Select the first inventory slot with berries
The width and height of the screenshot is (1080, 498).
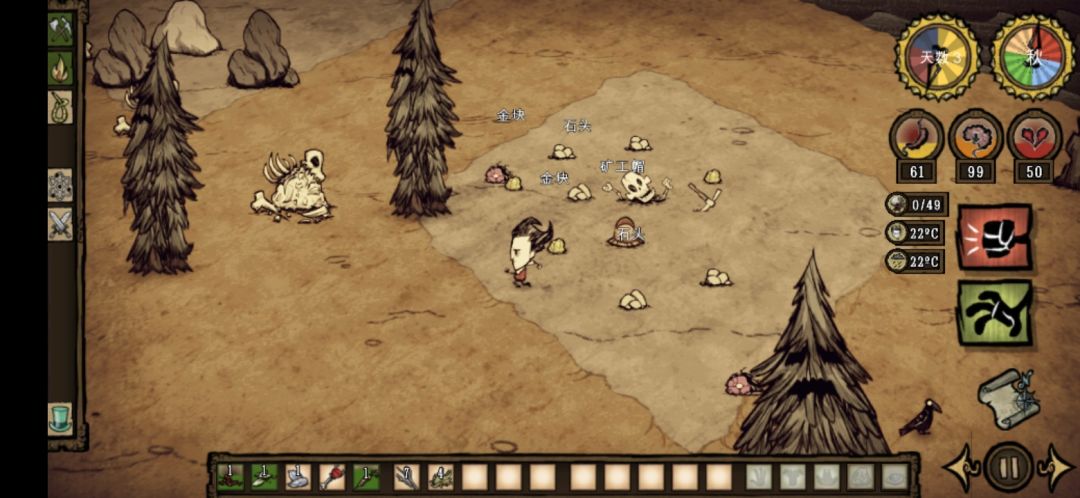coord(232,477)
